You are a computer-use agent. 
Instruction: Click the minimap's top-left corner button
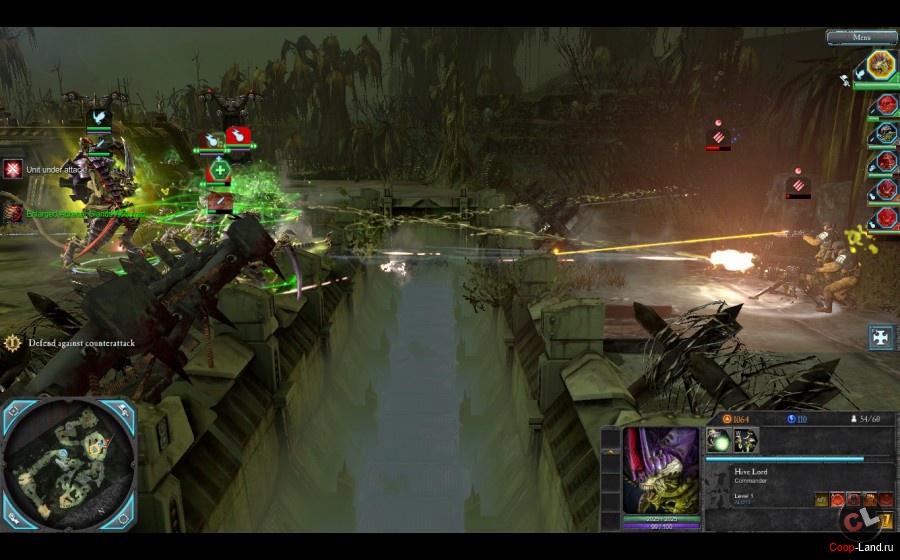13,410
